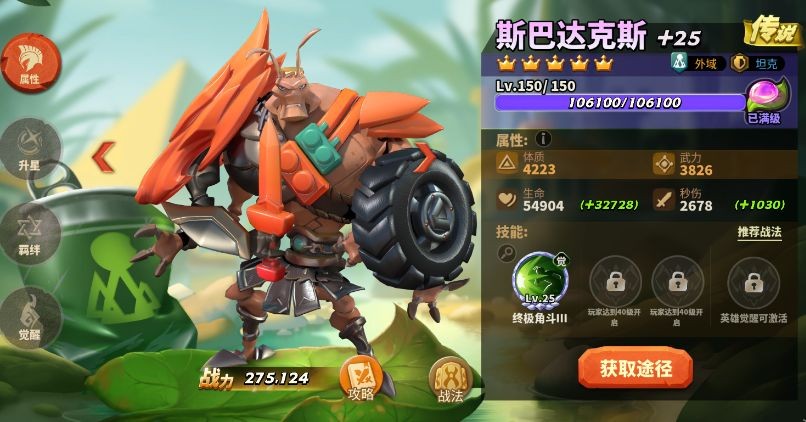Click the 获取途径 button

(635, 368)
